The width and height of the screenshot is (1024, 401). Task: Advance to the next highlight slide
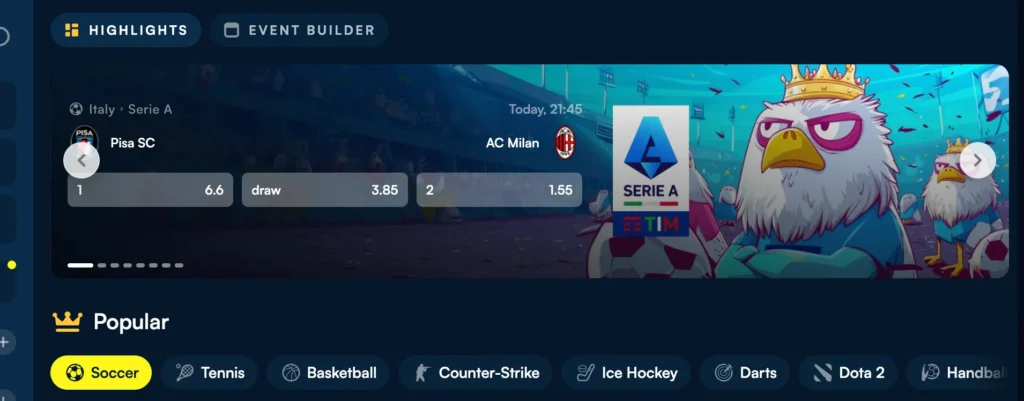pos(977,160)
